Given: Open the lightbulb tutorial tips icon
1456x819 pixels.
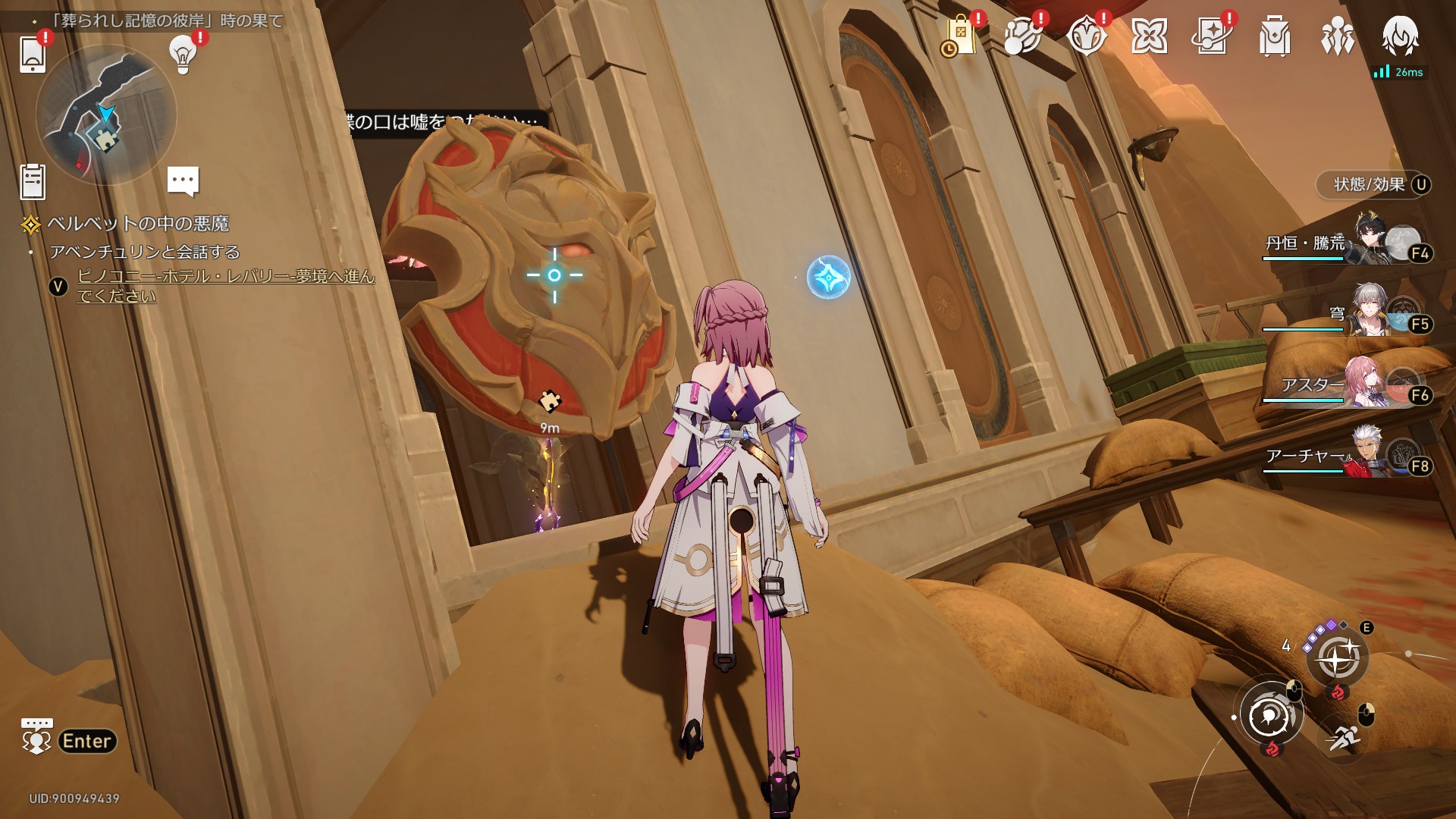Looking at the screenshot, I should 183,53.
